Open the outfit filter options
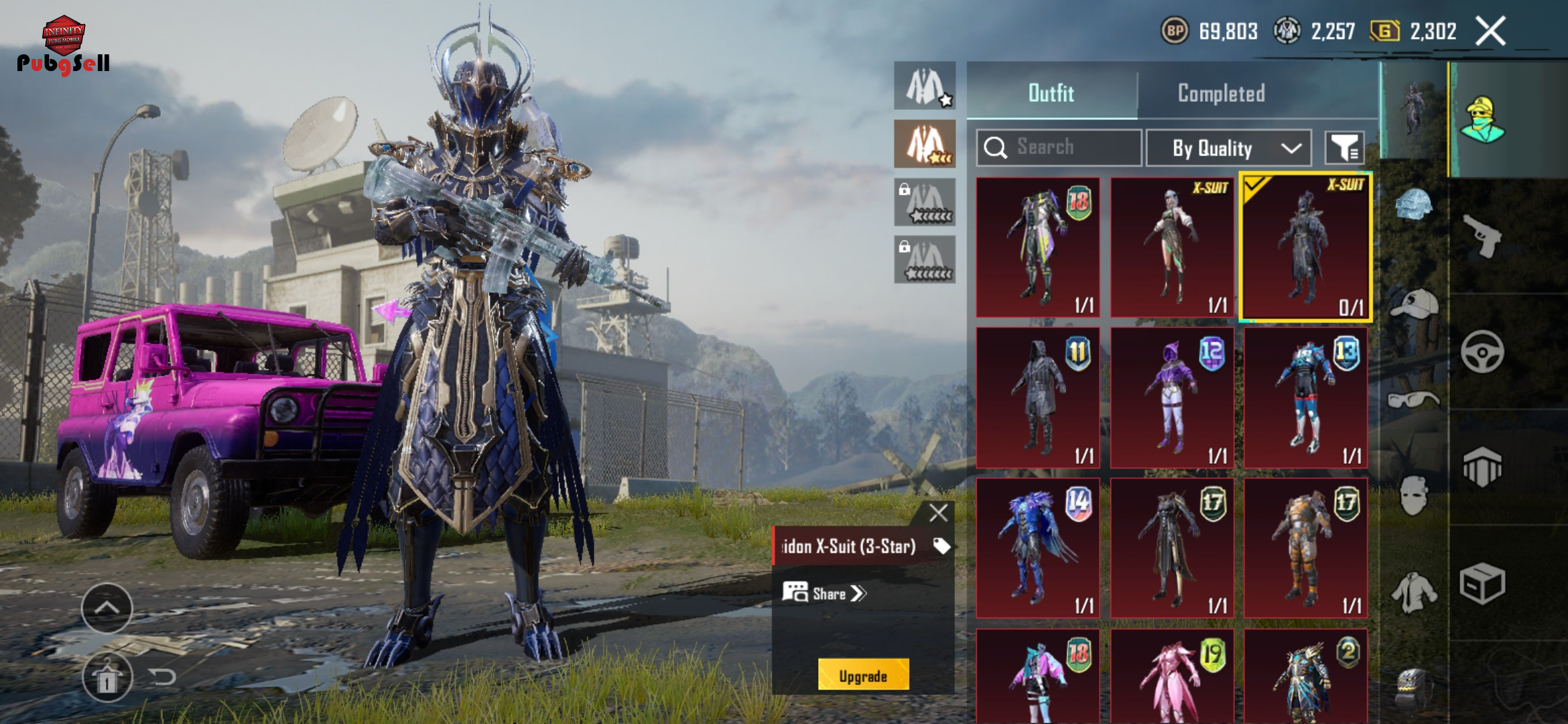 click(x=1344, y=148)
